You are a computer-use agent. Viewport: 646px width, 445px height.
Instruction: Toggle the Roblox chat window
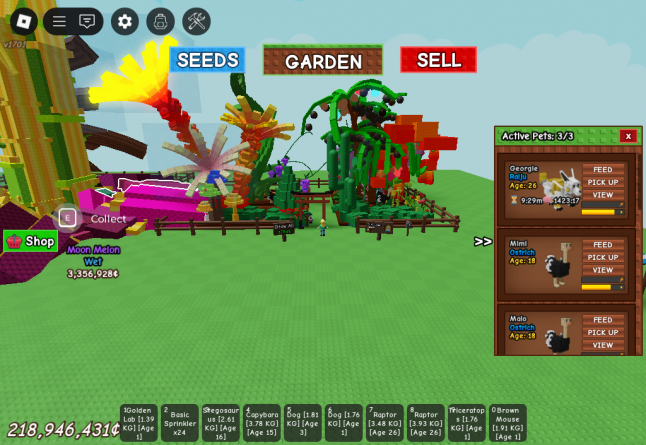[x=88, y=21]
